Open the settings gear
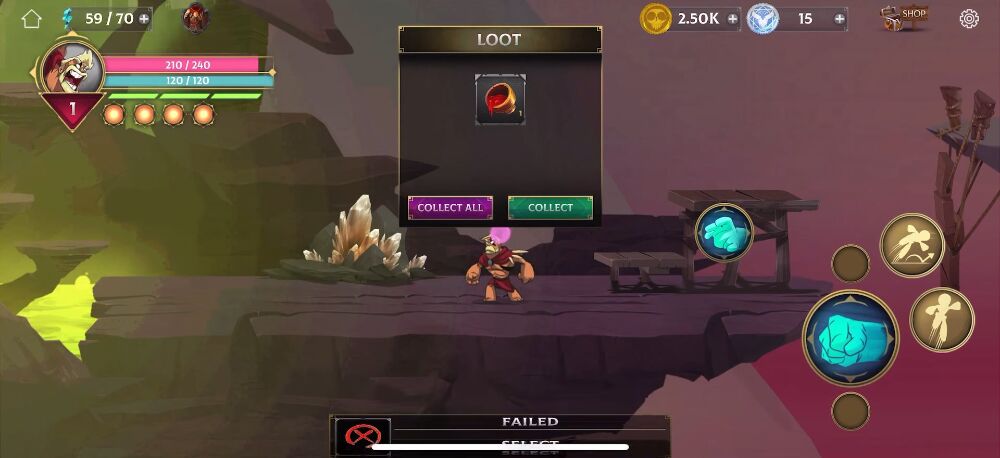This screenshot has height=458, width=1000. coord(969,18)
